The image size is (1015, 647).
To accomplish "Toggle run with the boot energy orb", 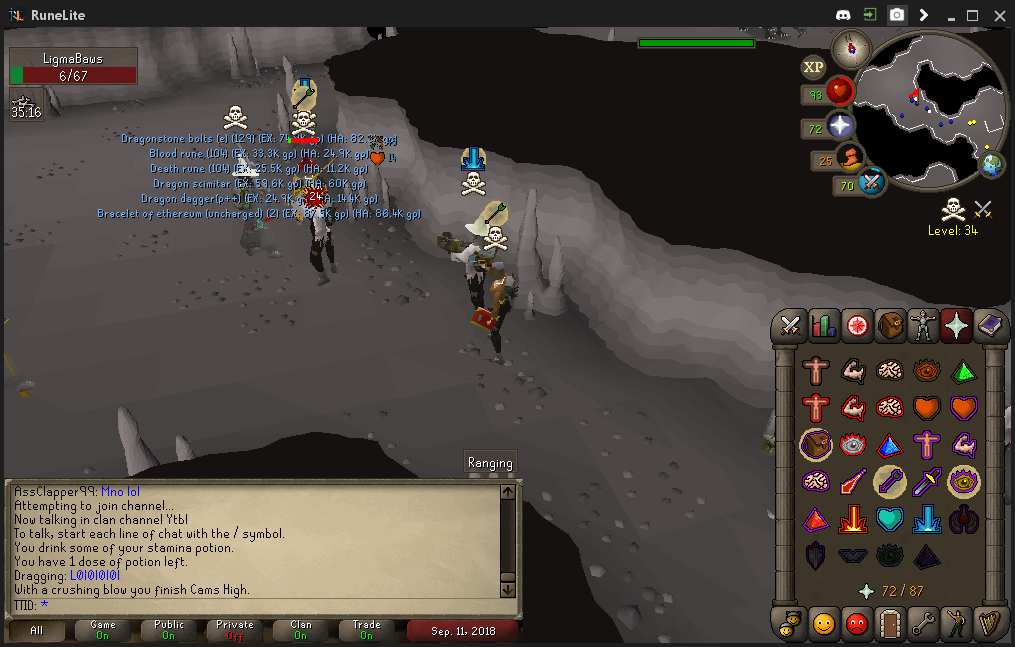I will (x=851, y=158).
